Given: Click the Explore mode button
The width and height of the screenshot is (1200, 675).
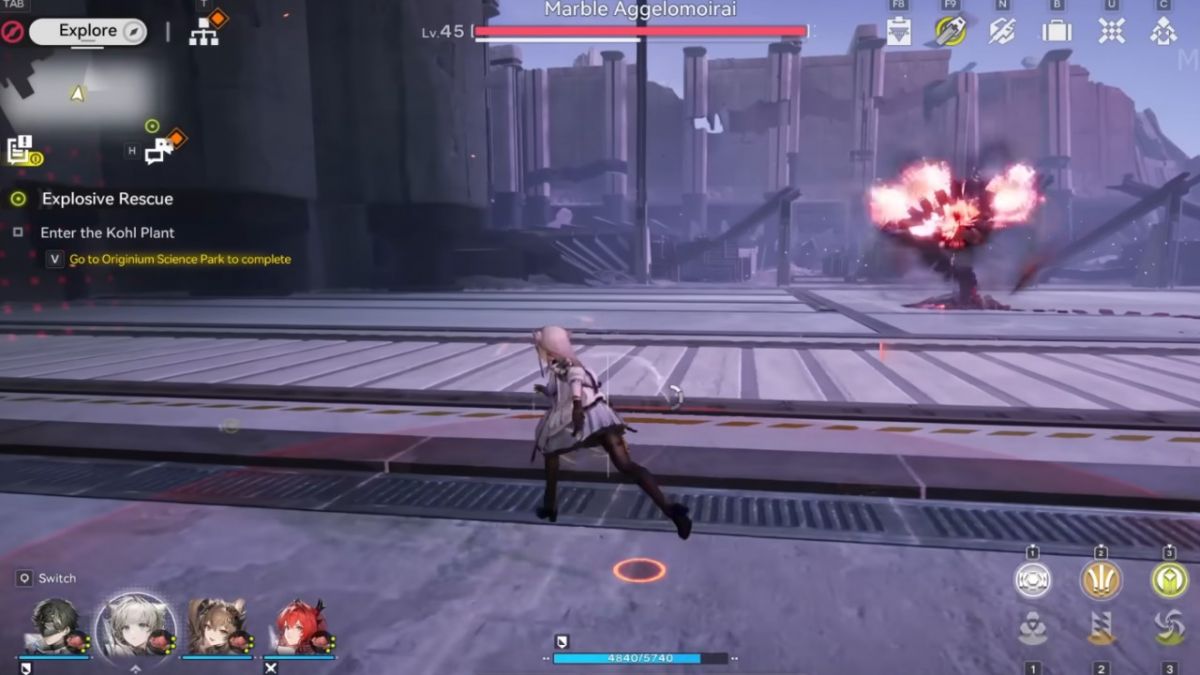Looking at the screenshot, I should point(88,32).
